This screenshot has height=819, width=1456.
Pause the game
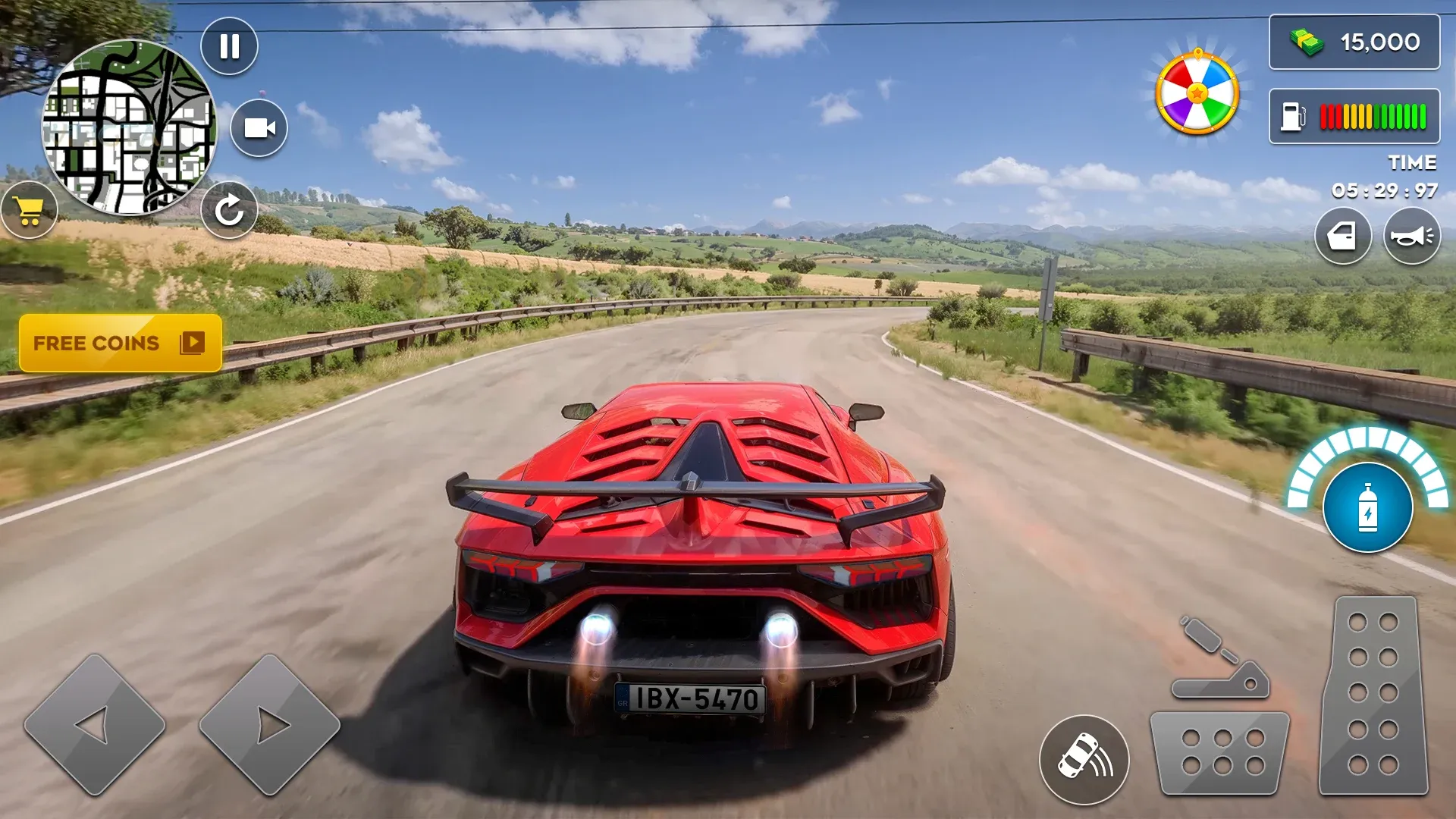[x=229, y=46]
